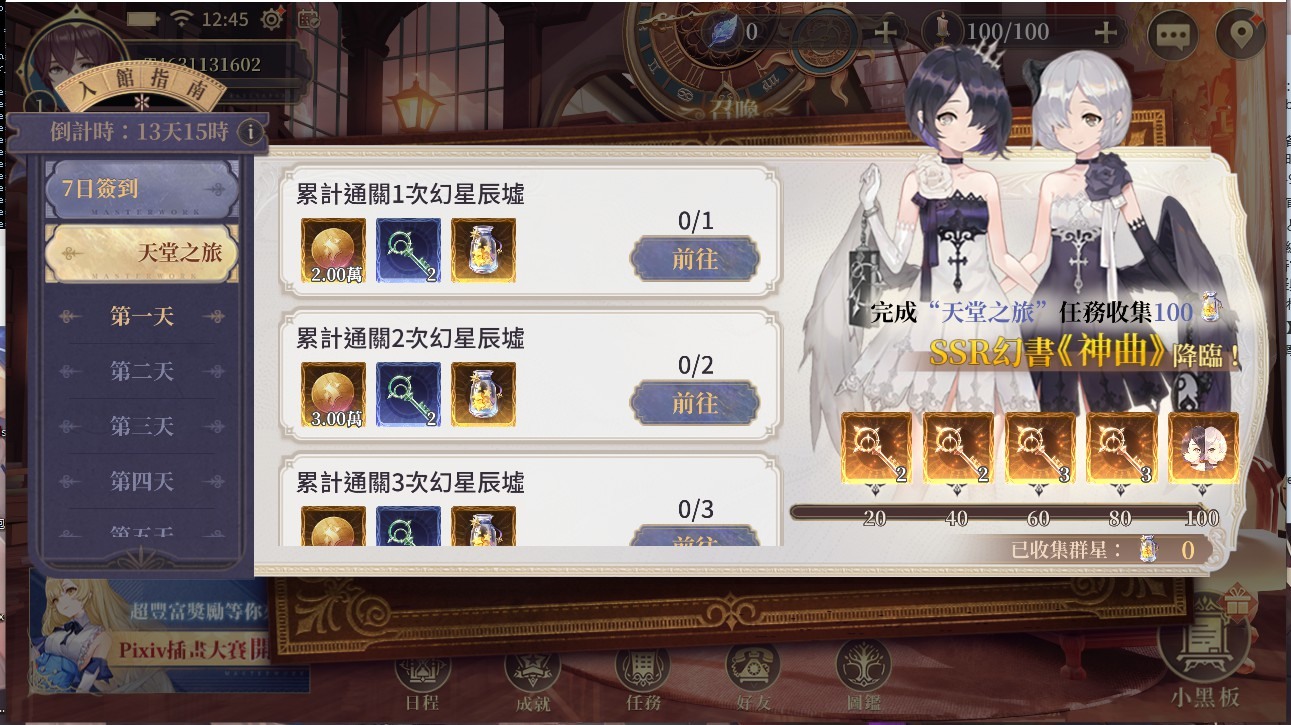This screenshot has height=725, width=1291.
Task: Open the map location marker menu
Action: (1240, 33)
